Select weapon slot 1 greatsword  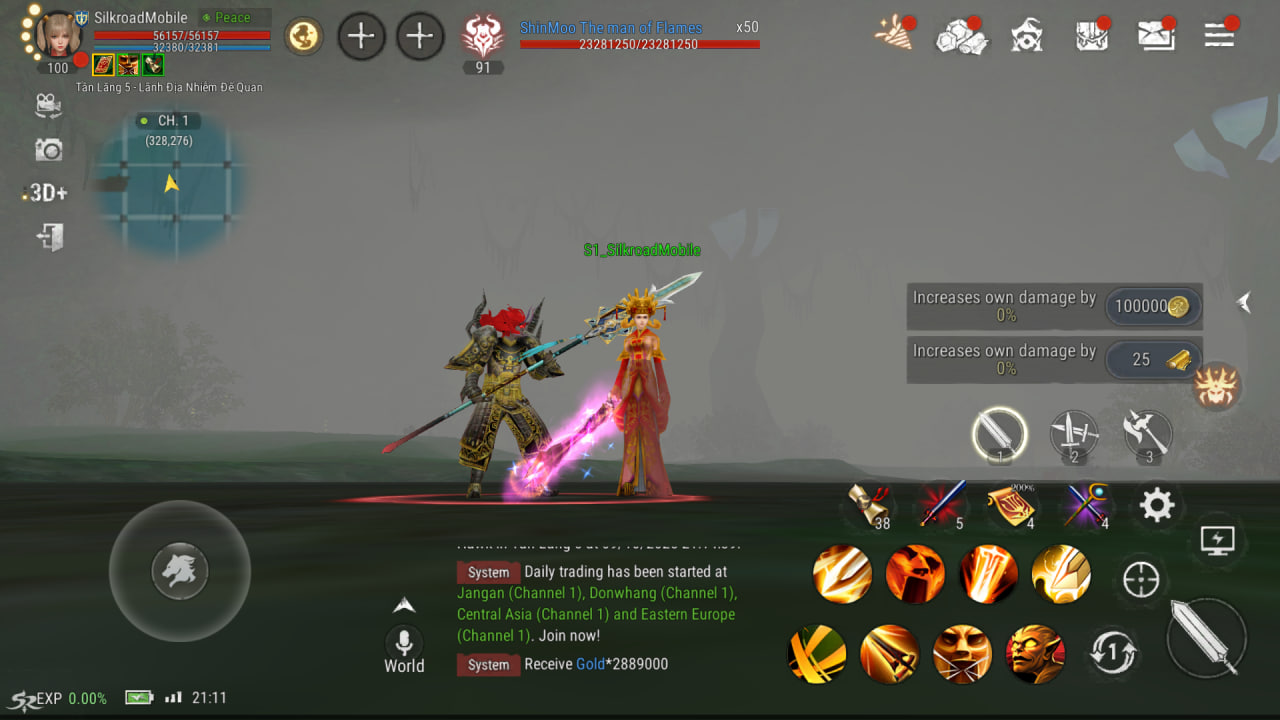click(x=999, y=435)
